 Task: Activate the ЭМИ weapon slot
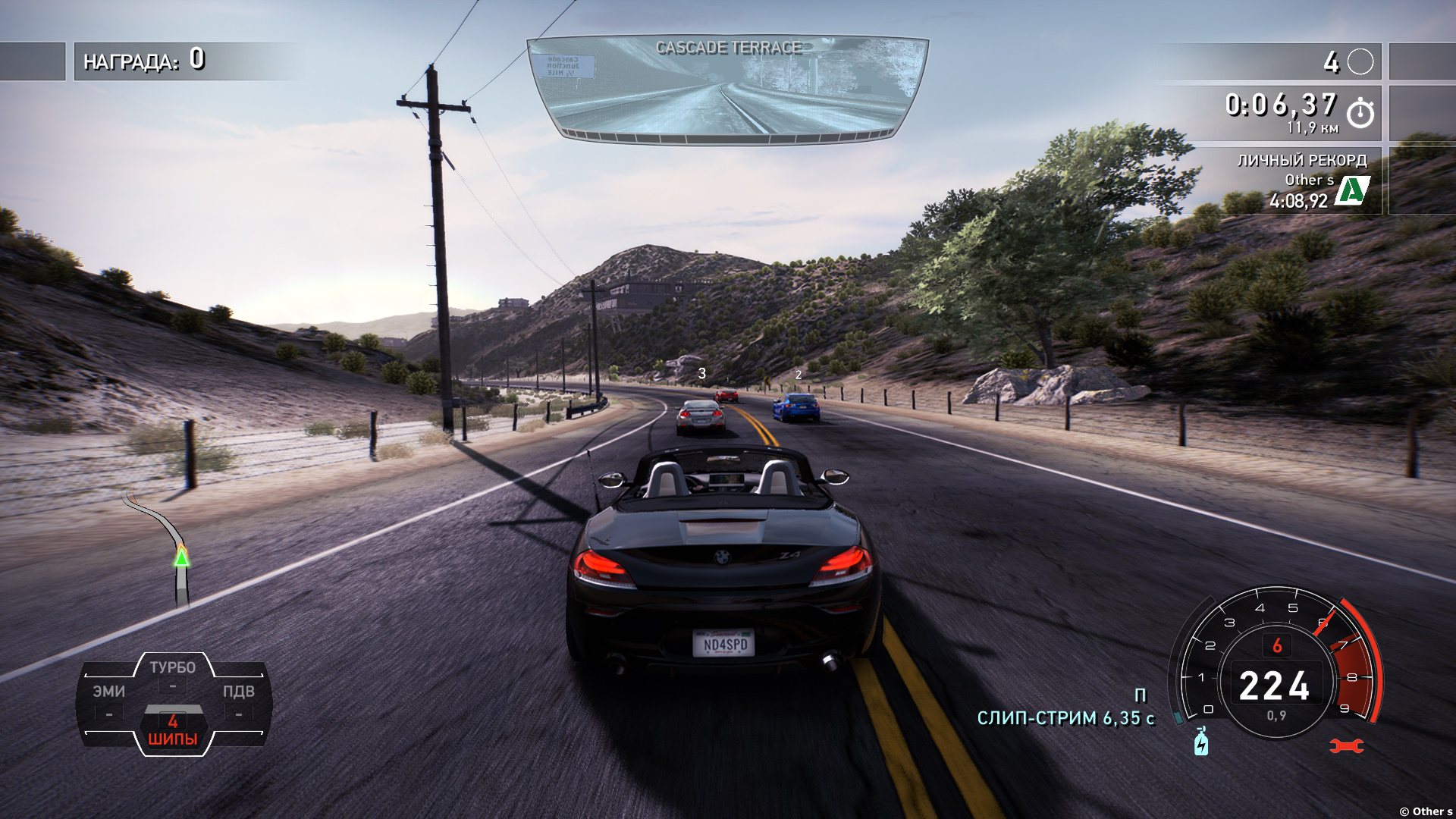(x=109, y=700)
